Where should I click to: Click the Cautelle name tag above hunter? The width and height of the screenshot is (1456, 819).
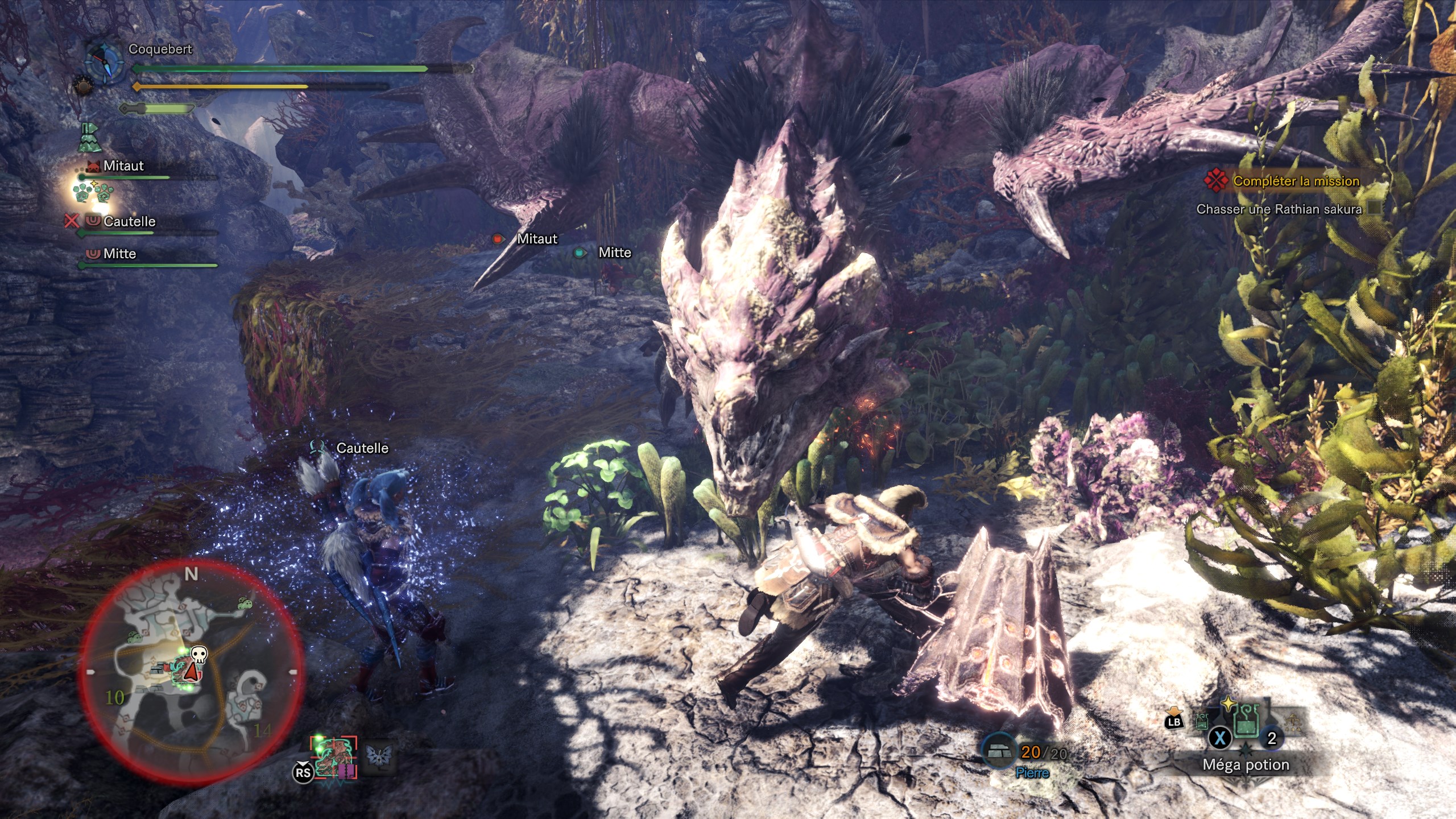point(362,448)
